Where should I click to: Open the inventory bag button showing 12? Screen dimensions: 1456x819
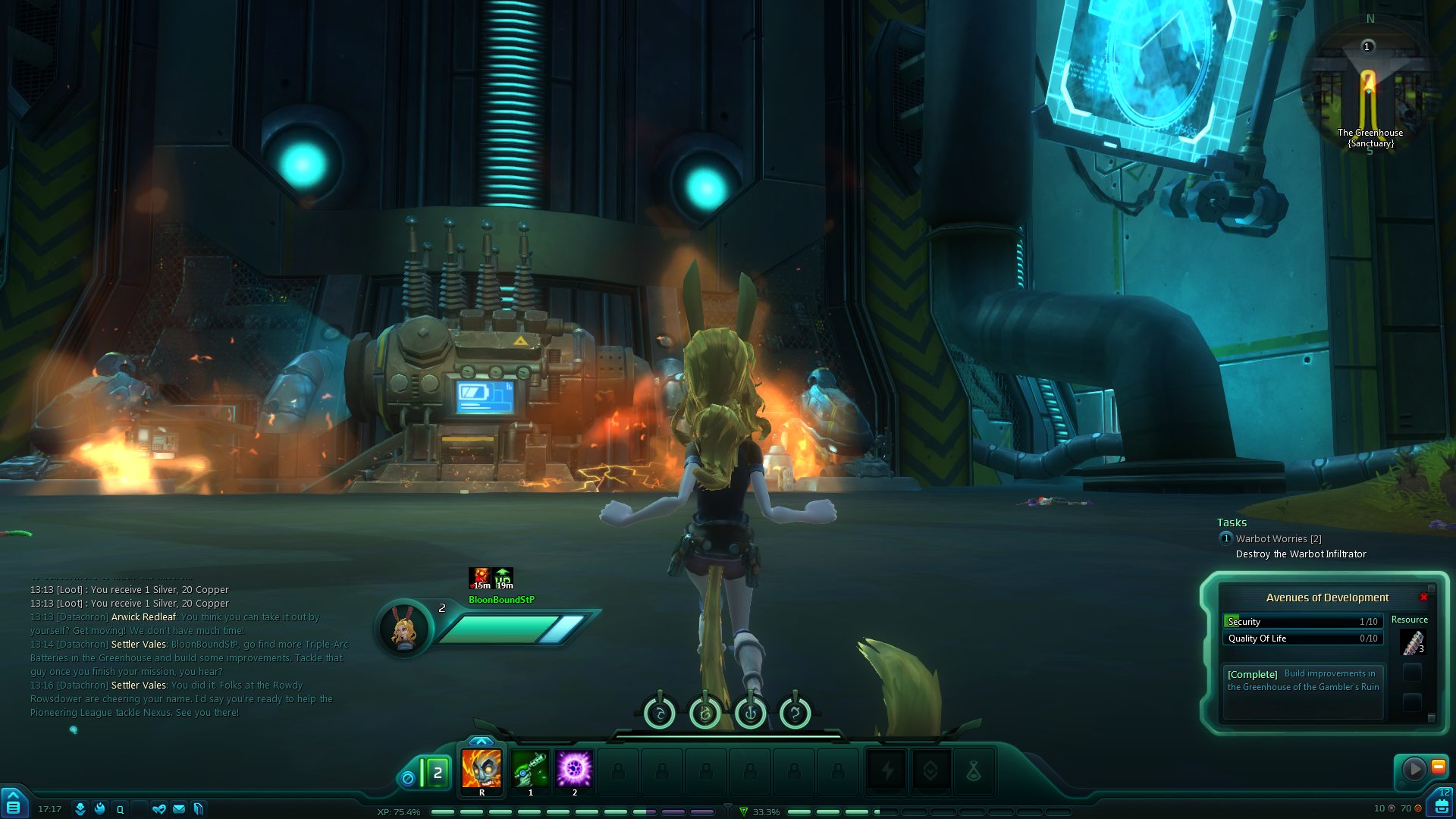(1441, 805)
